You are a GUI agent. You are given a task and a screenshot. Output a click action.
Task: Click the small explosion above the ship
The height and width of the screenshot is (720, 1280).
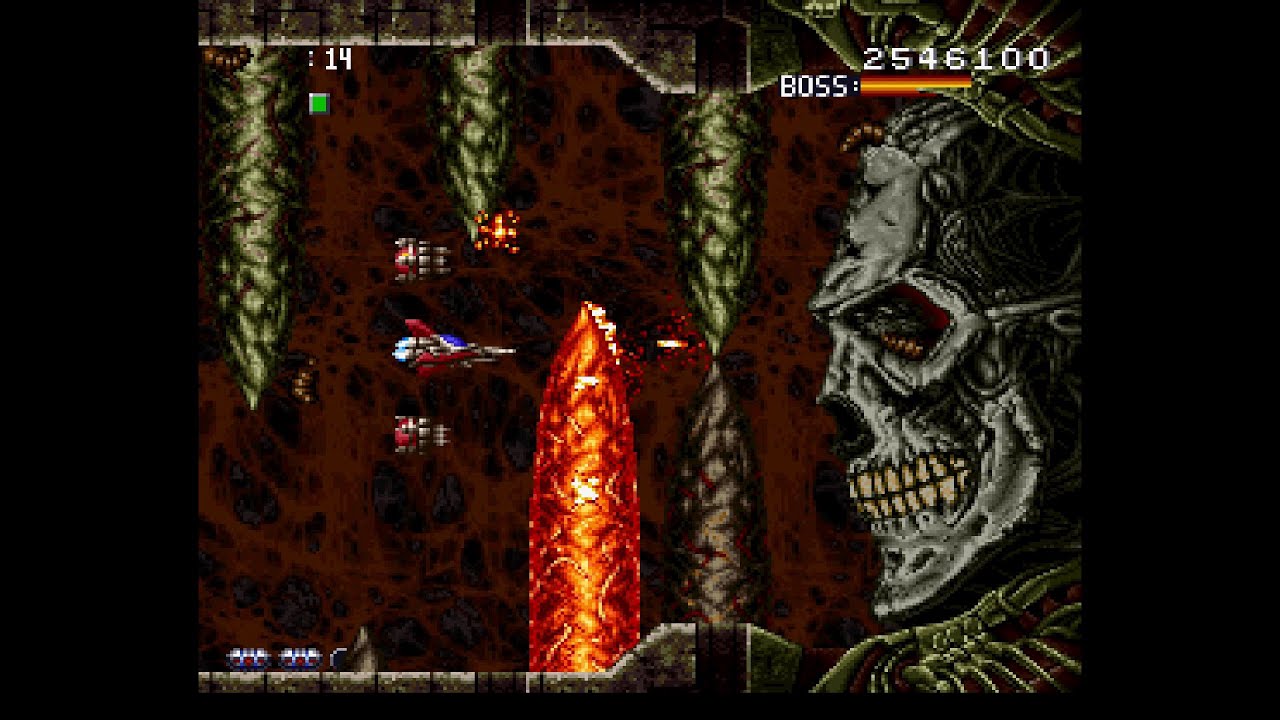point(497,232)
